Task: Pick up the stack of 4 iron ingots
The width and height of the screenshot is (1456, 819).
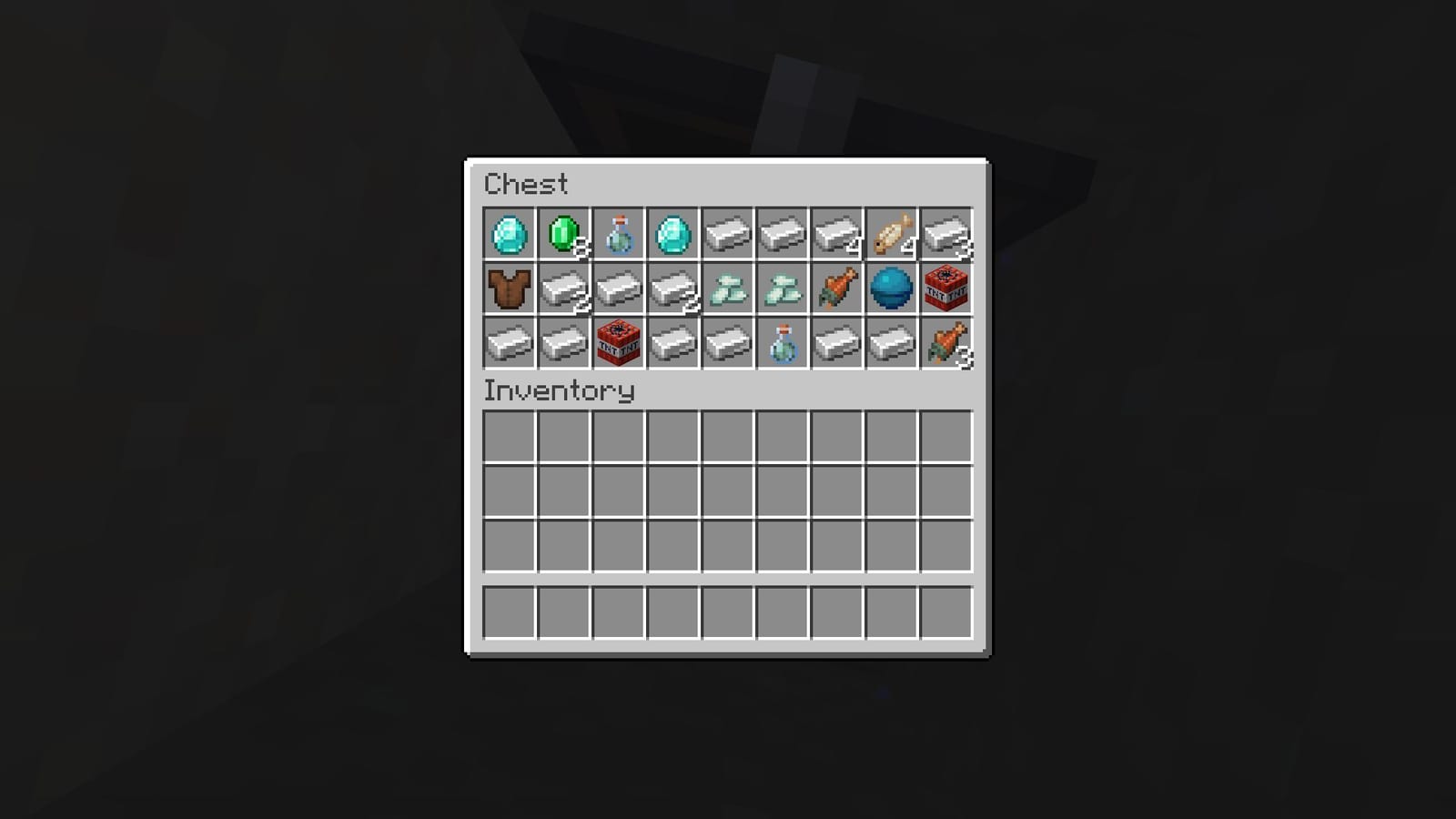Action: click(x=835, y=235)
